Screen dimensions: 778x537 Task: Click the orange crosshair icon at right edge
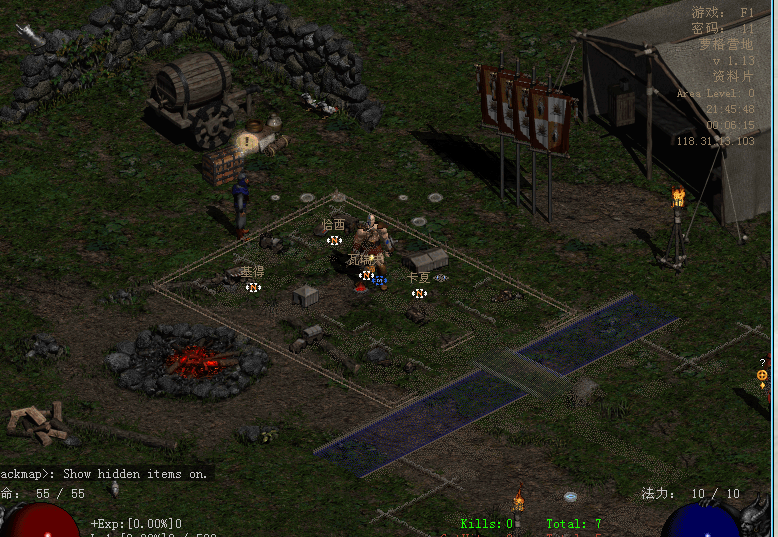pyautogui.click(x=762, y=375)
